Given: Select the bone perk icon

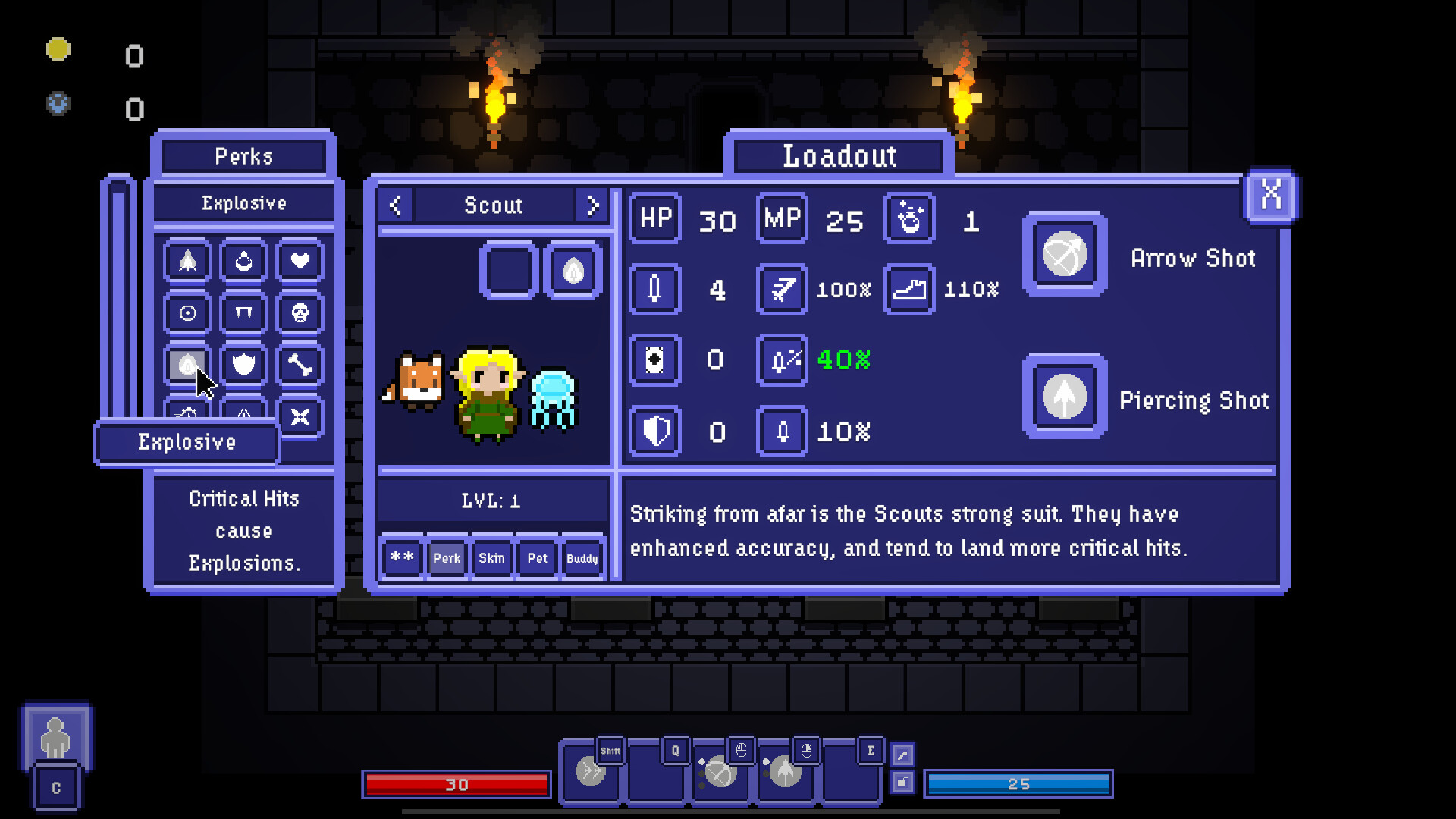Looking at the screenshot, I should pyautogui.click(x=300, y=364).
